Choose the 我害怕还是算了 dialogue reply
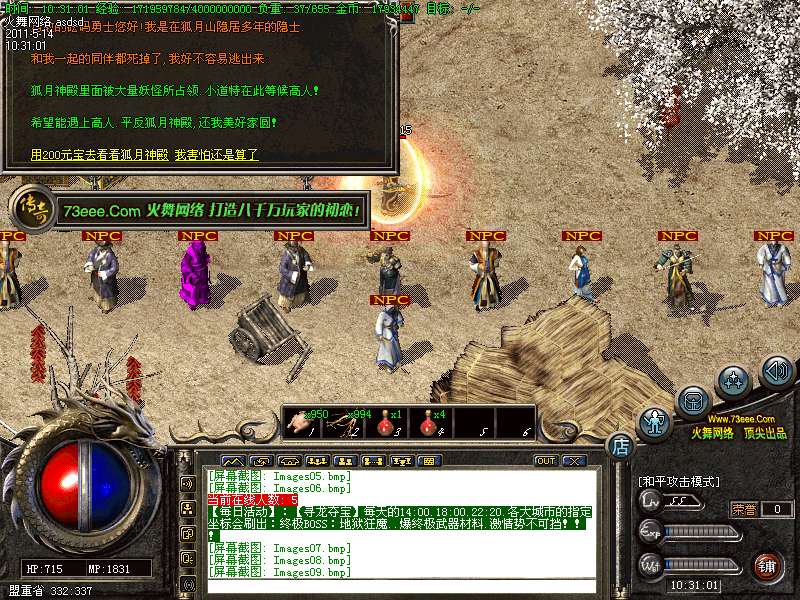The width and height of the screenshot is (800, 600). (x=216, y=155)
